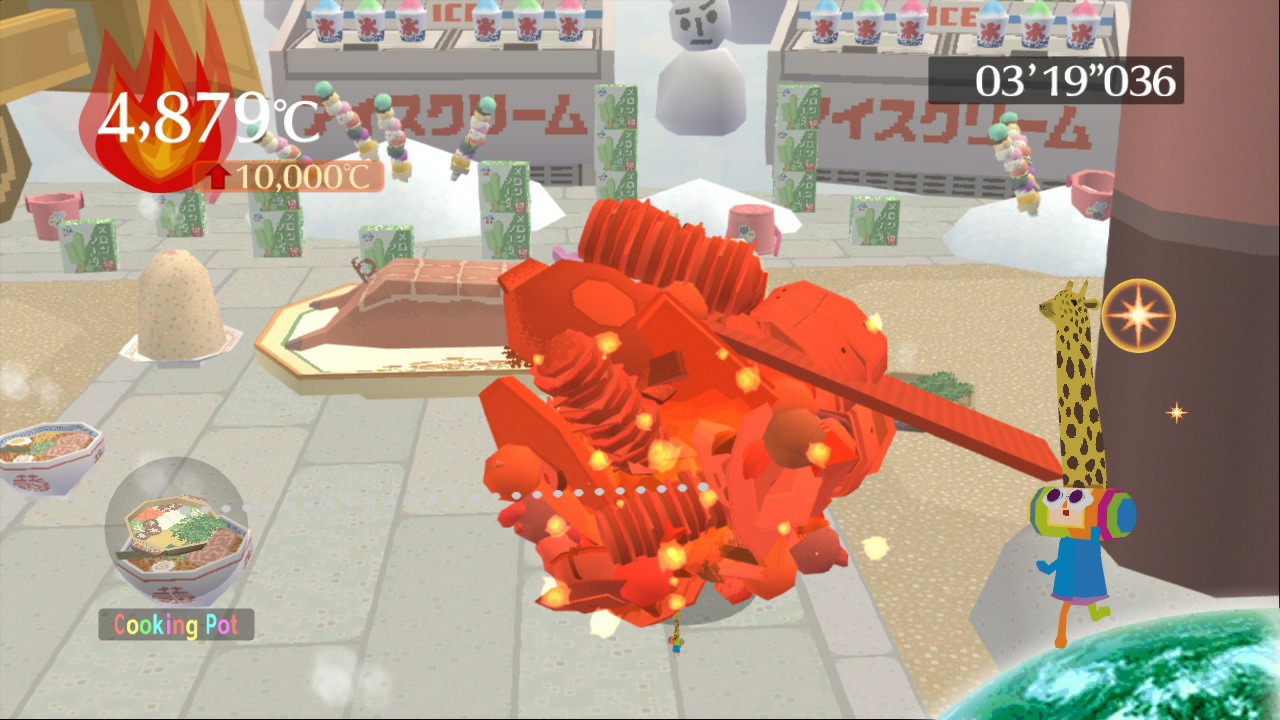Screen dimensions: 1280x720
Task: Click the small star sparkle near the tree
Action: coord(1176,410)
